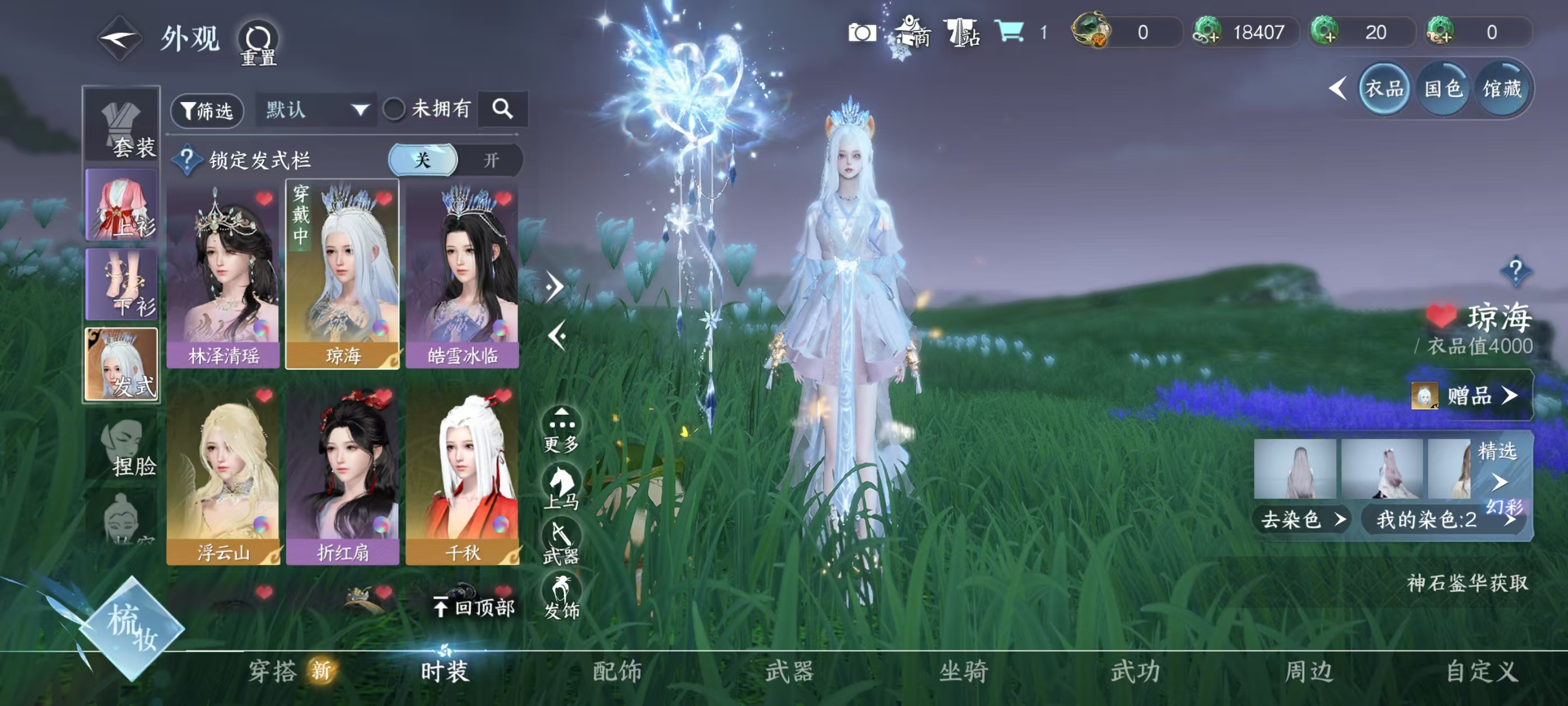The width and height of the screenshot is (1568, 706).
Task: Choose the 皓雪冰临 hairstyle card
Action: click(462, 275)
